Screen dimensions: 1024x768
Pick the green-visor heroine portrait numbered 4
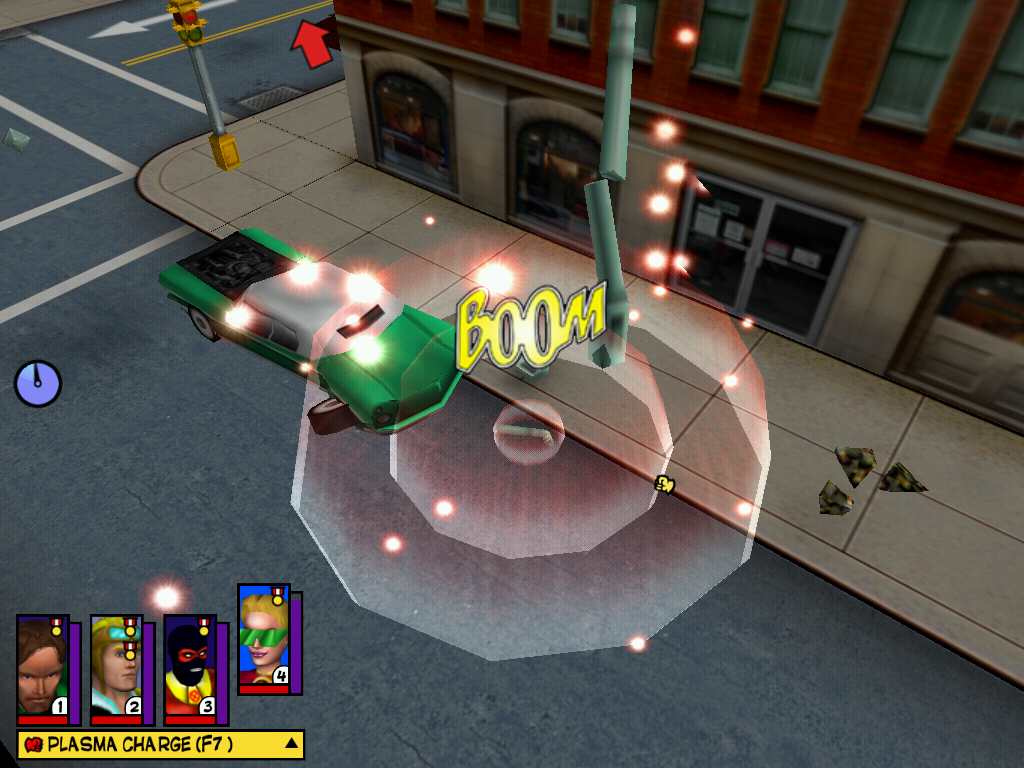[263, 637]
